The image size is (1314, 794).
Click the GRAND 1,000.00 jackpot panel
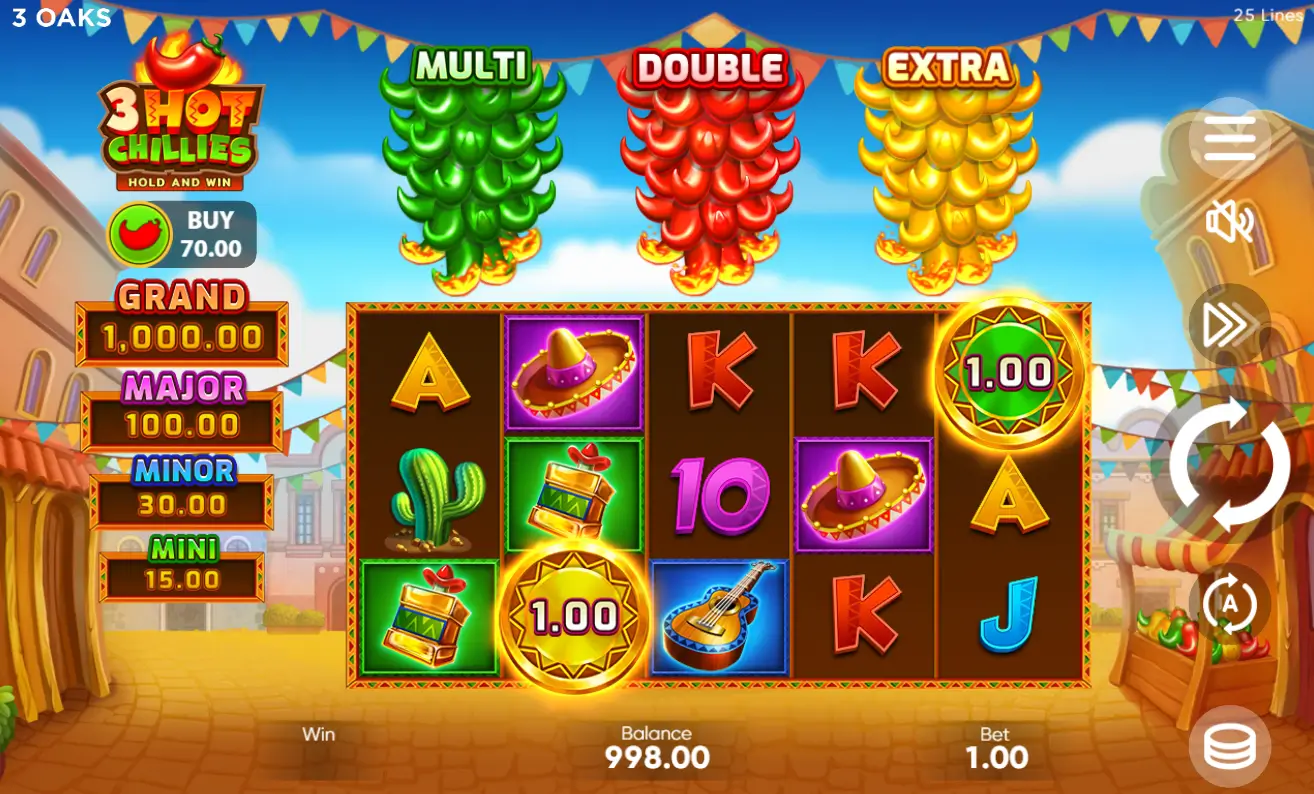(180, 322)
